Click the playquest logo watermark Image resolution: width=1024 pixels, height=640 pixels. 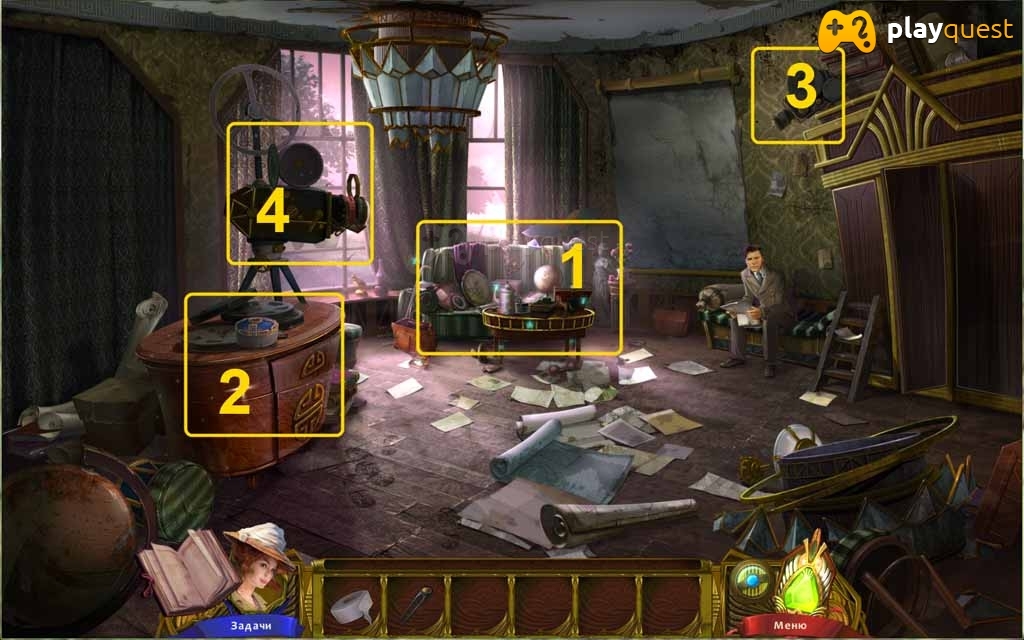916,32
